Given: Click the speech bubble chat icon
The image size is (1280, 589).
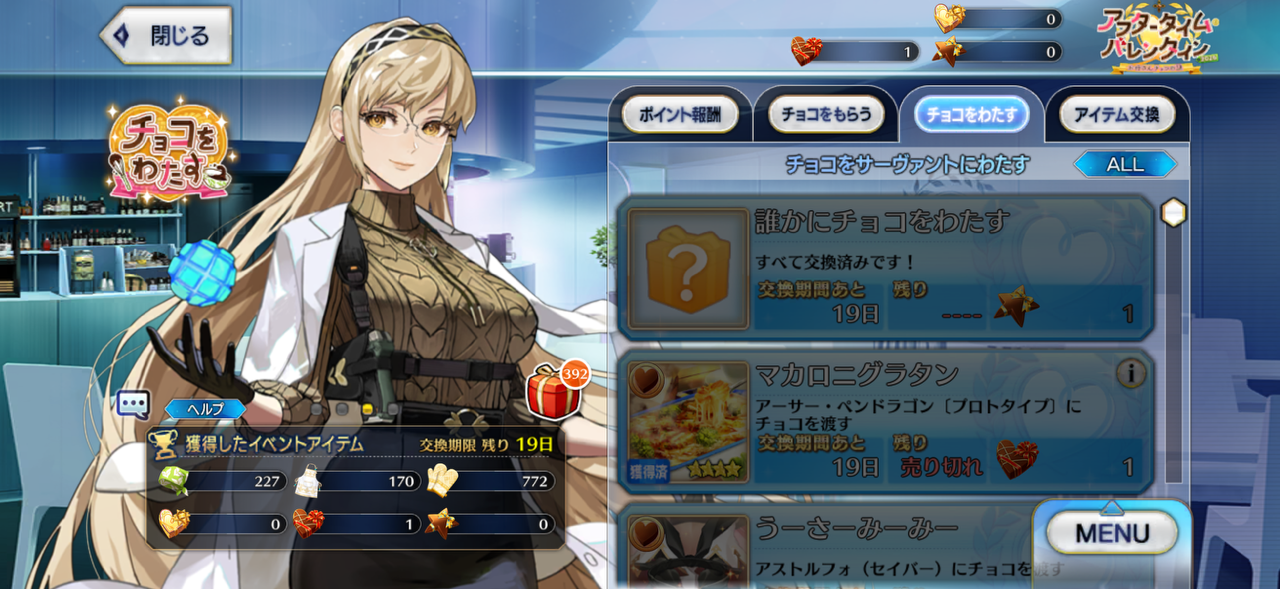Looking at the screenshot, I should (x=133, y=404).
